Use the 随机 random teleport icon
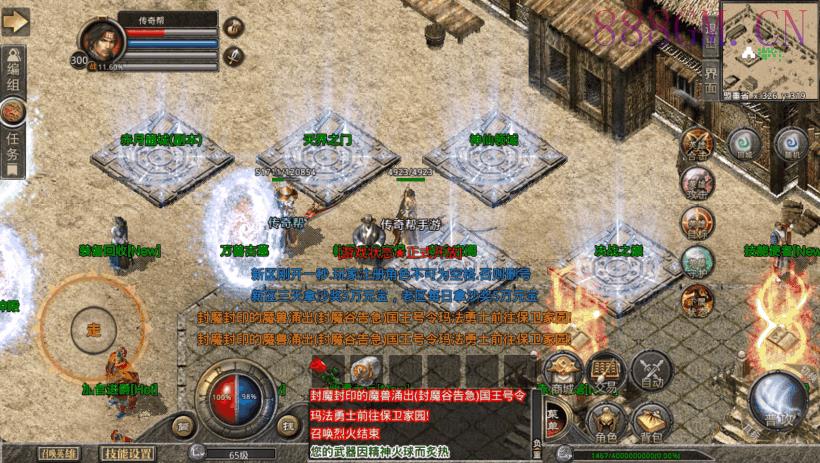Viewport: 820px width, 463px height. tap(791, 144)
